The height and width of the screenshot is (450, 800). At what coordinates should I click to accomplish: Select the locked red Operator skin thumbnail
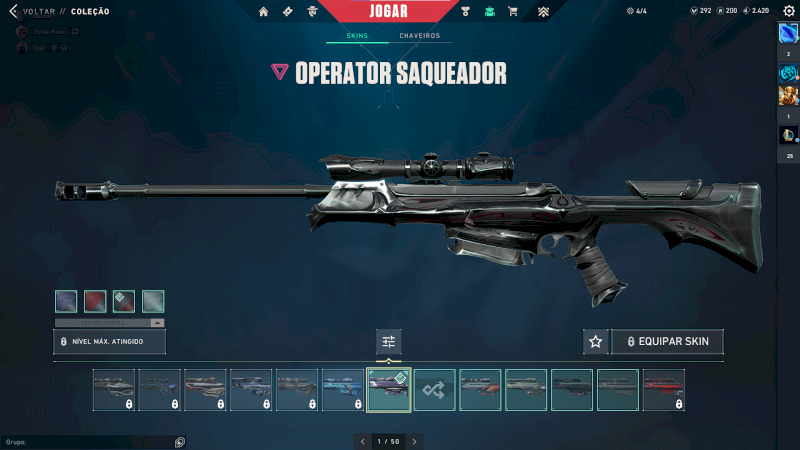664,390
